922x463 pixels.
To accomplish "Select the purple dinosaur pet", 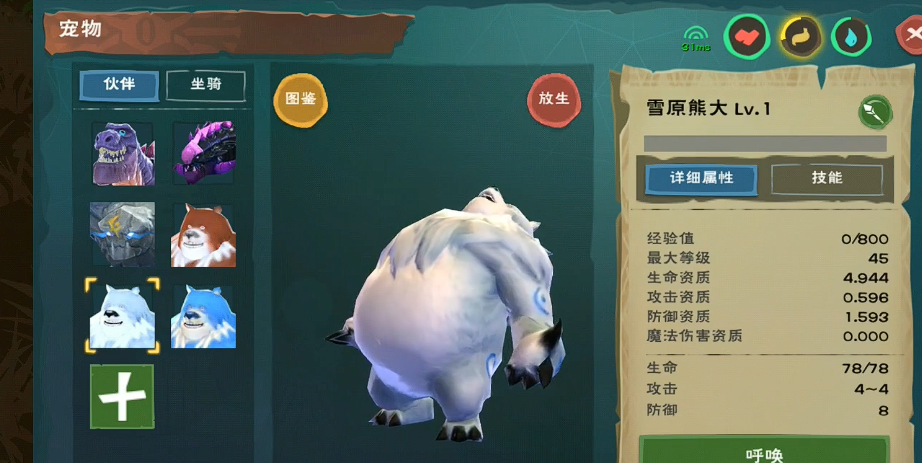I will pyautogui.click(x=122, y=154).
